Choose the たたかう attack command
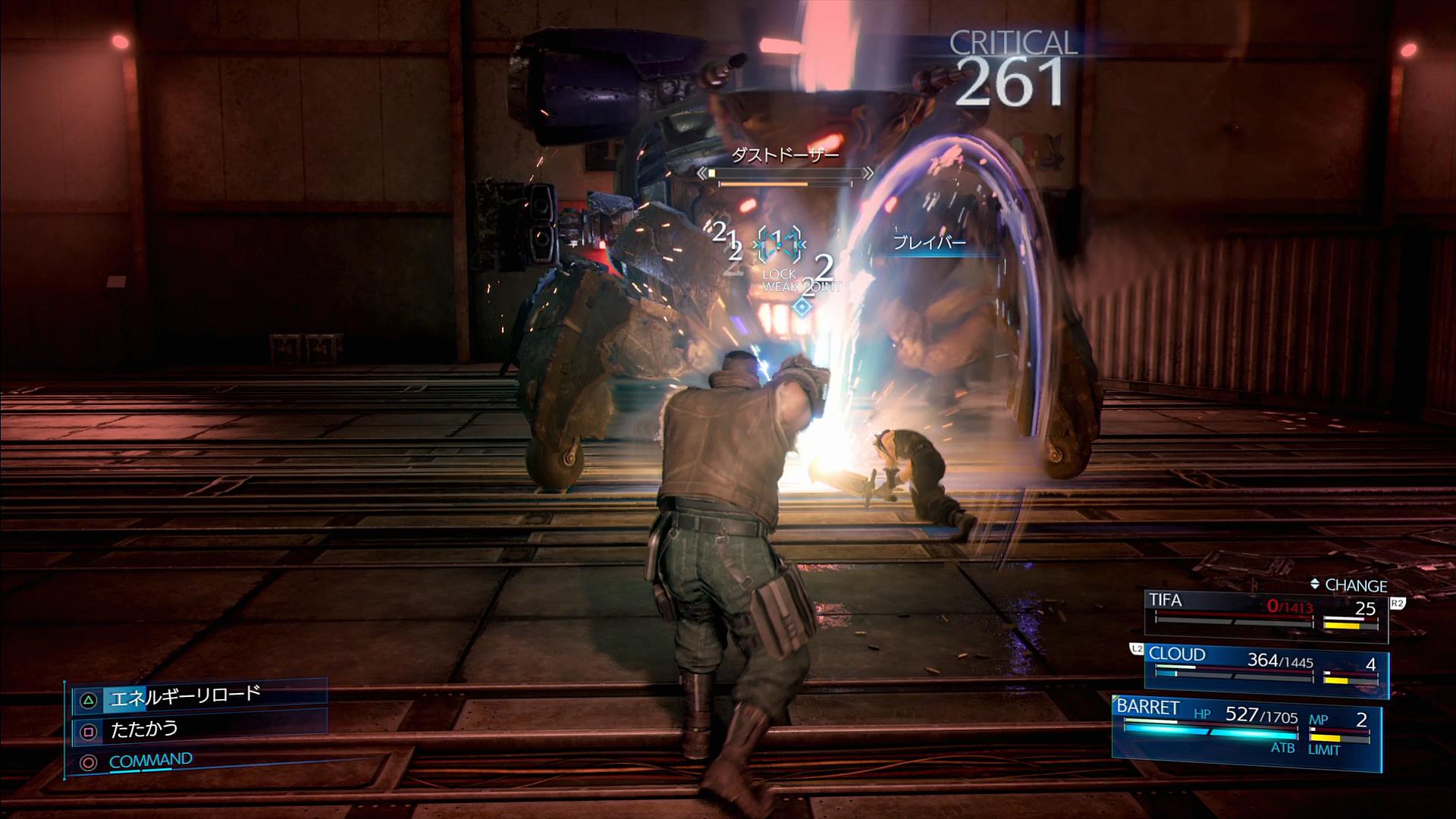The height and width of the screenshot is (819, 1456). [x=144, y=730]
